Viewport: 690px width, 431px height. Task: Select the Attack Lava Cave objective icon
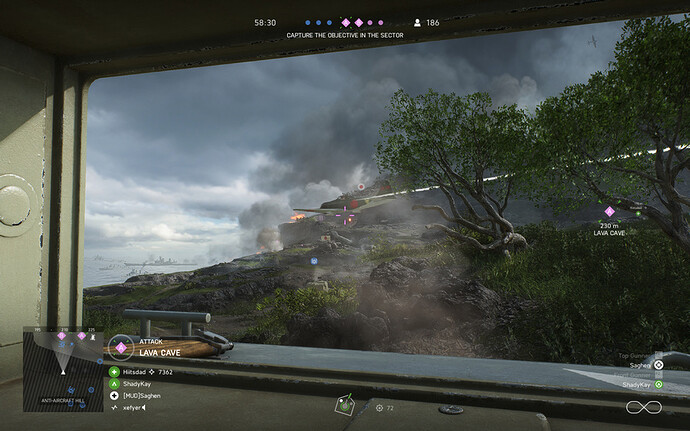[x=121, y=347]
